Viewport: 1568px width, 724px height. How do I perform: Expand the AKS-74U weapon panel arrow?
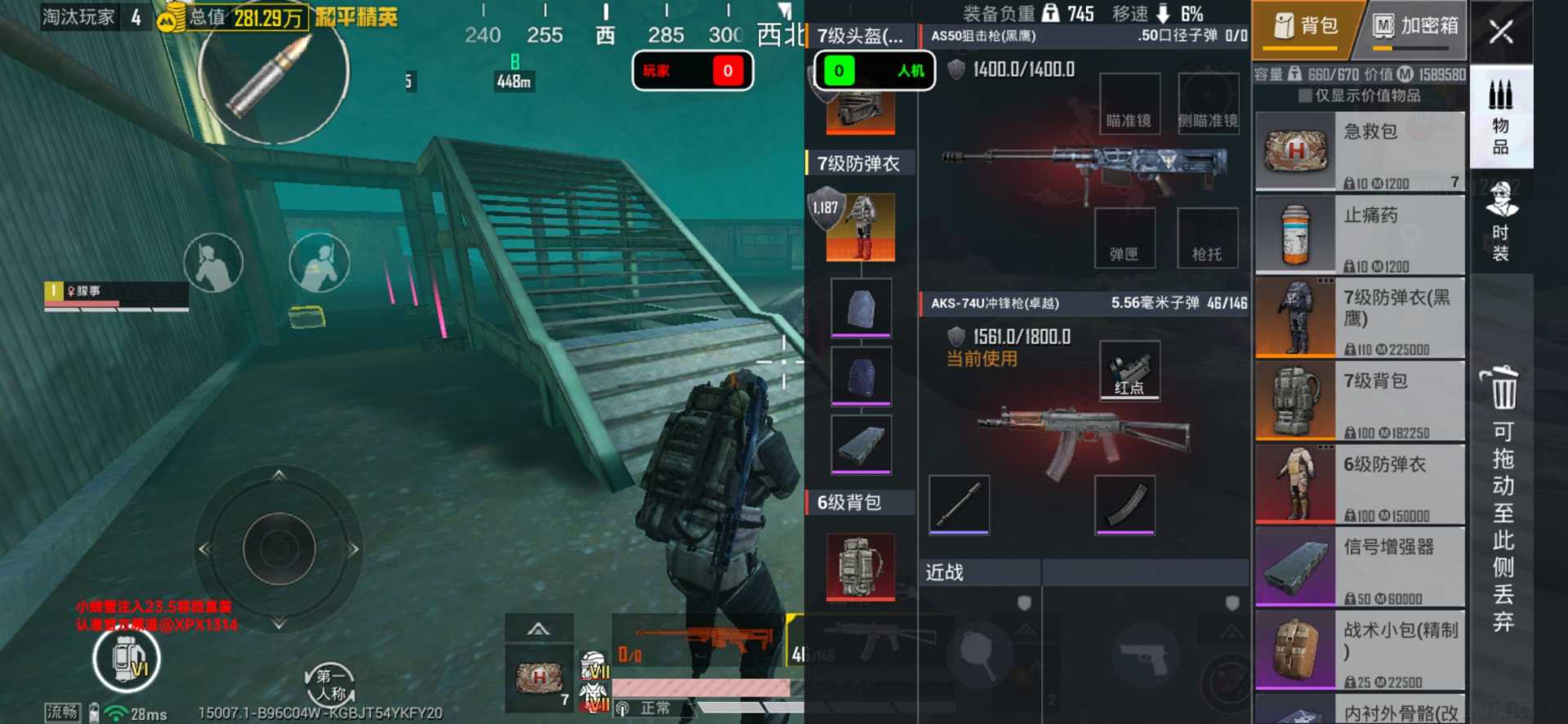[1027, 629]
